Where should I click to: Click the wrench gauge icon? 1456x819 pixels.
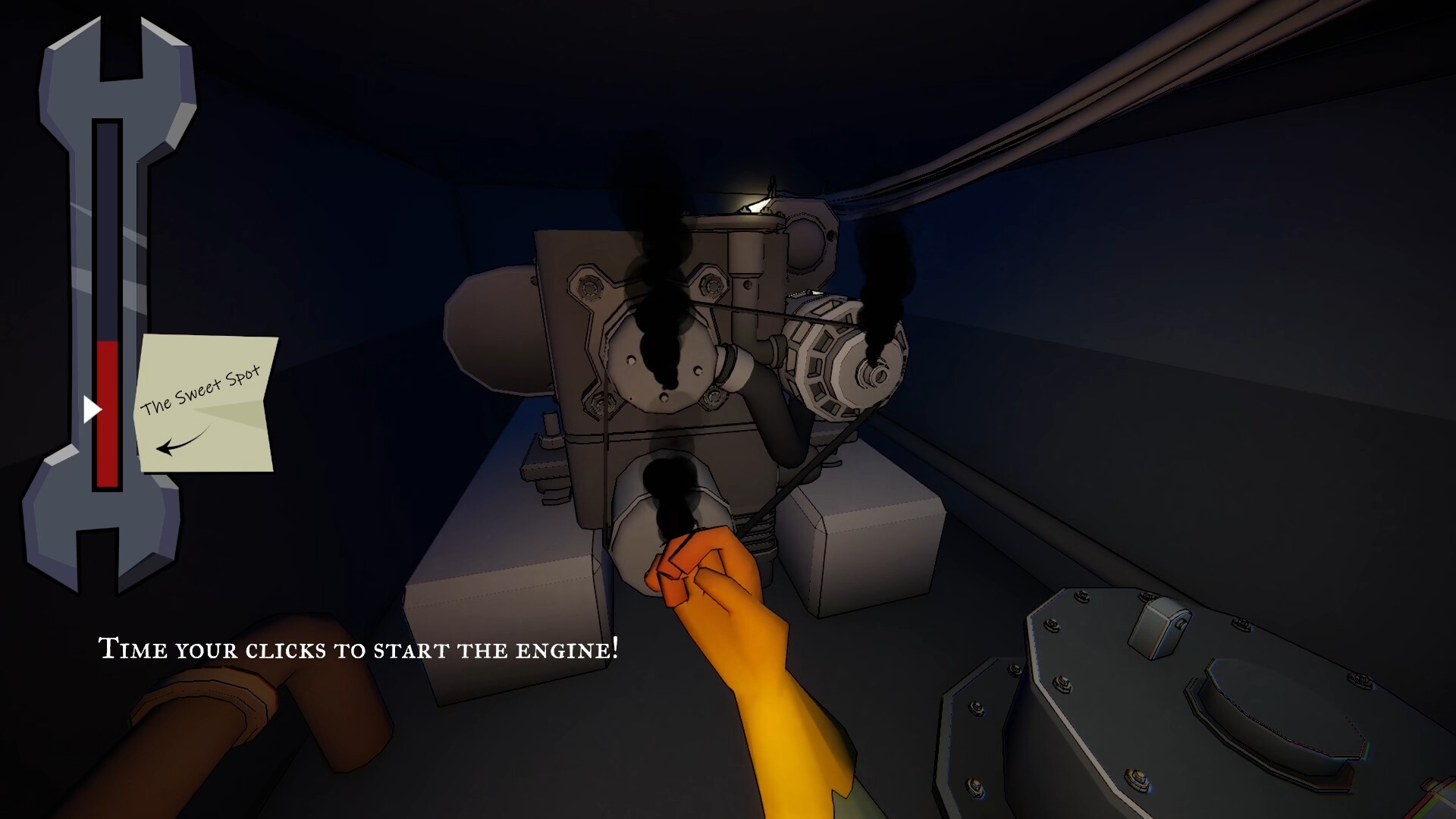tap(106, 303)
